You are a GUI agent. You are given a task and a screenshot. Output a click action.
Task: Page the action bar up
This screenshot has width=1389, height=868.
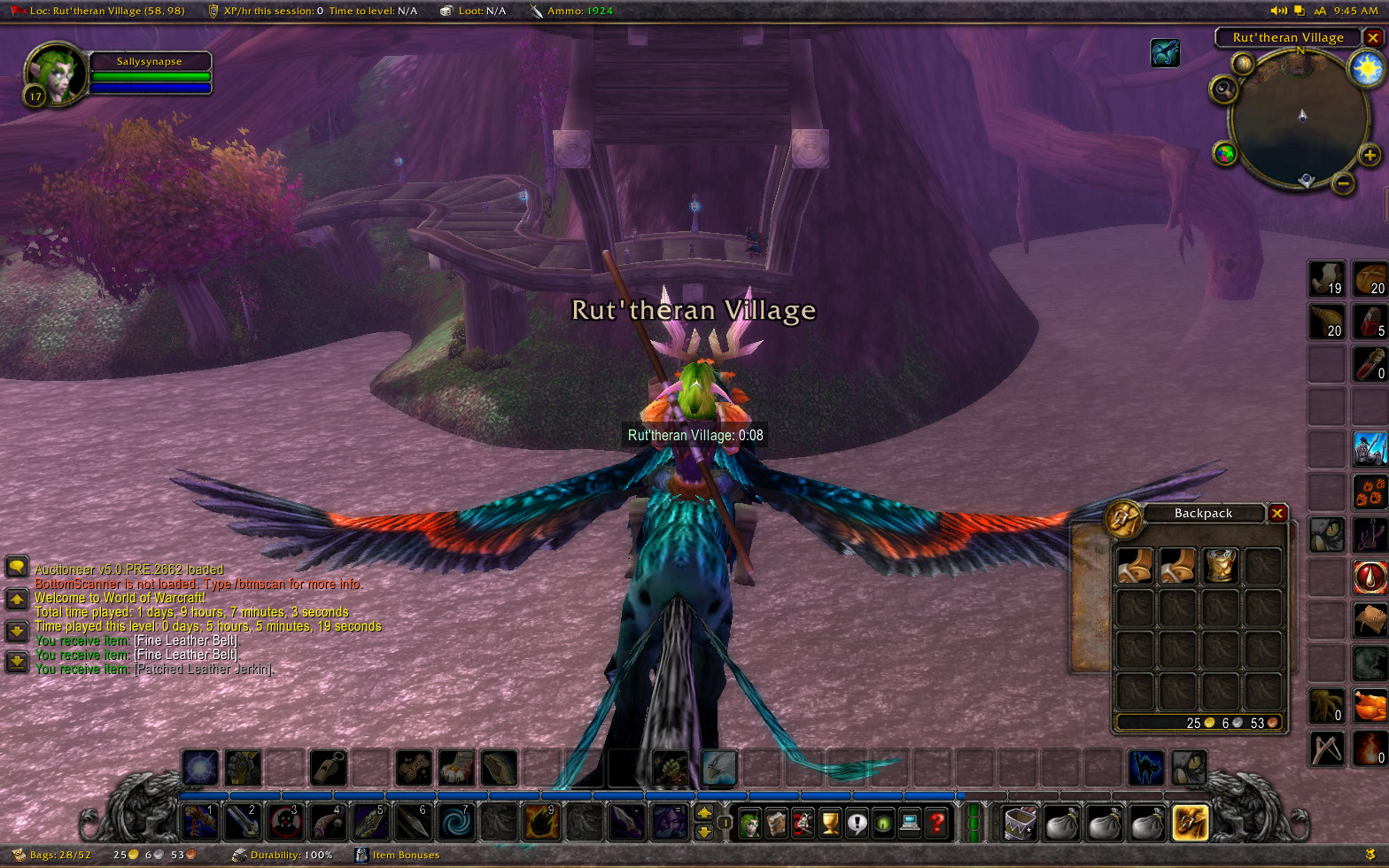click(704, 812)
